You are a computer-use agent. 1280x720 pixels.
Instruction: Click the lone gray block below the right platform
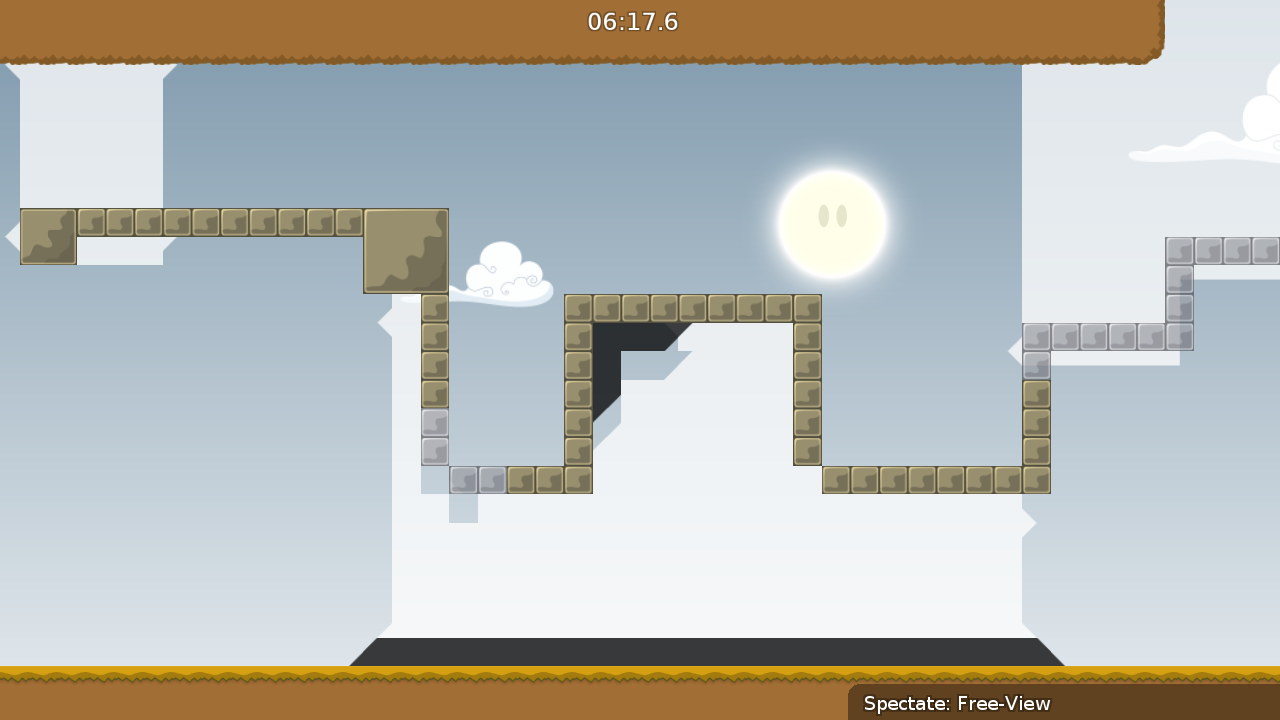pos(1036,366)
